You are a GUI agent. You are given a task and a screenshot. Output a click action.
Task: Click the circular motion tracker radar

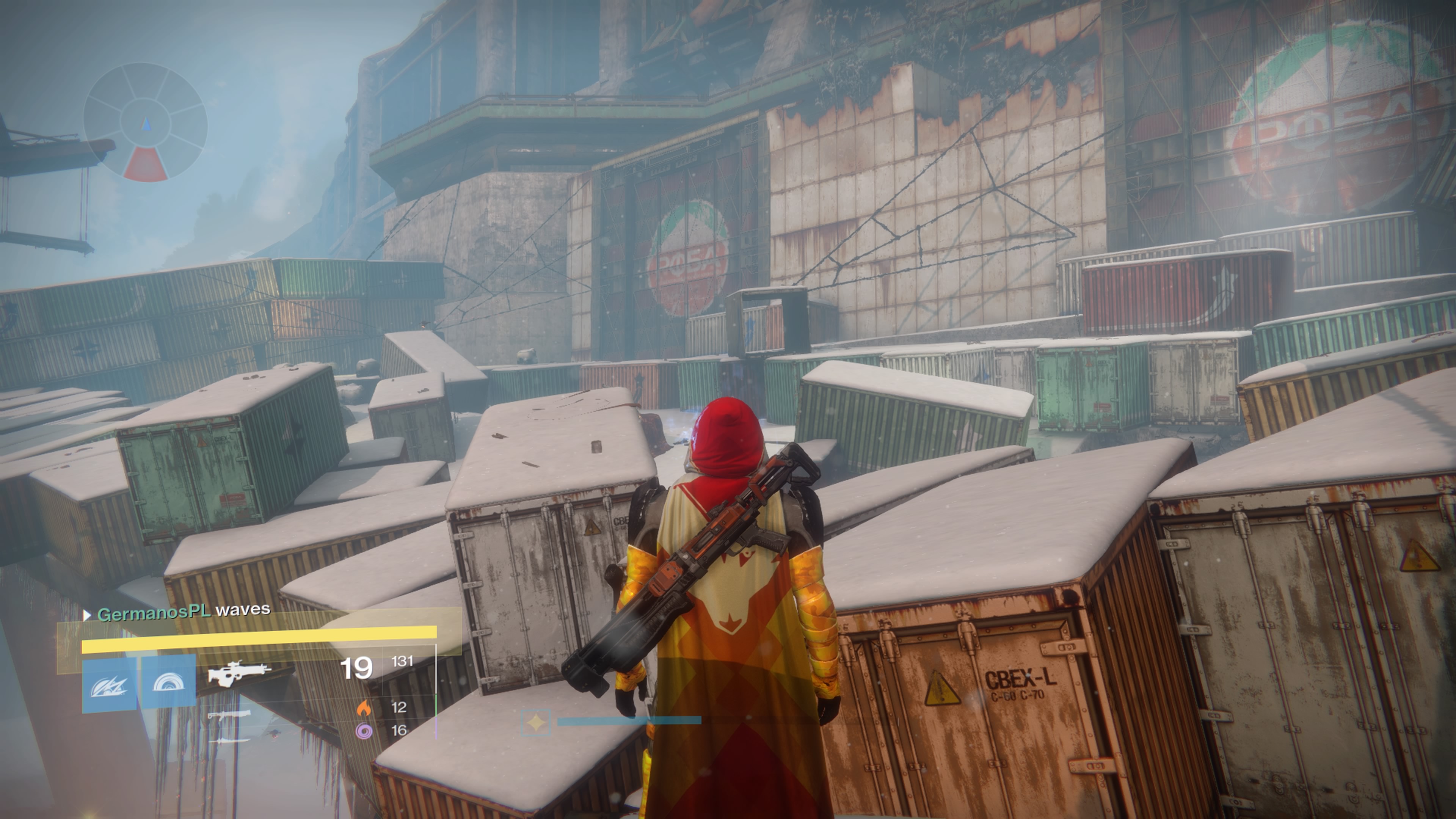[145, 122]
